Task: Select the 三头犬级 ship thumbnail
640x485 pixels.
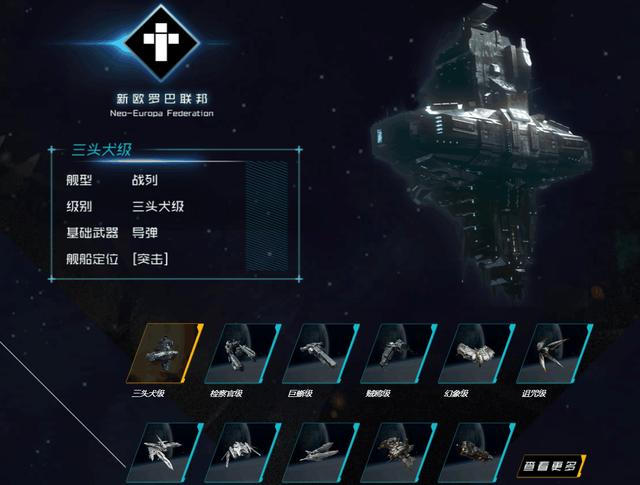Action: point(164,353)
